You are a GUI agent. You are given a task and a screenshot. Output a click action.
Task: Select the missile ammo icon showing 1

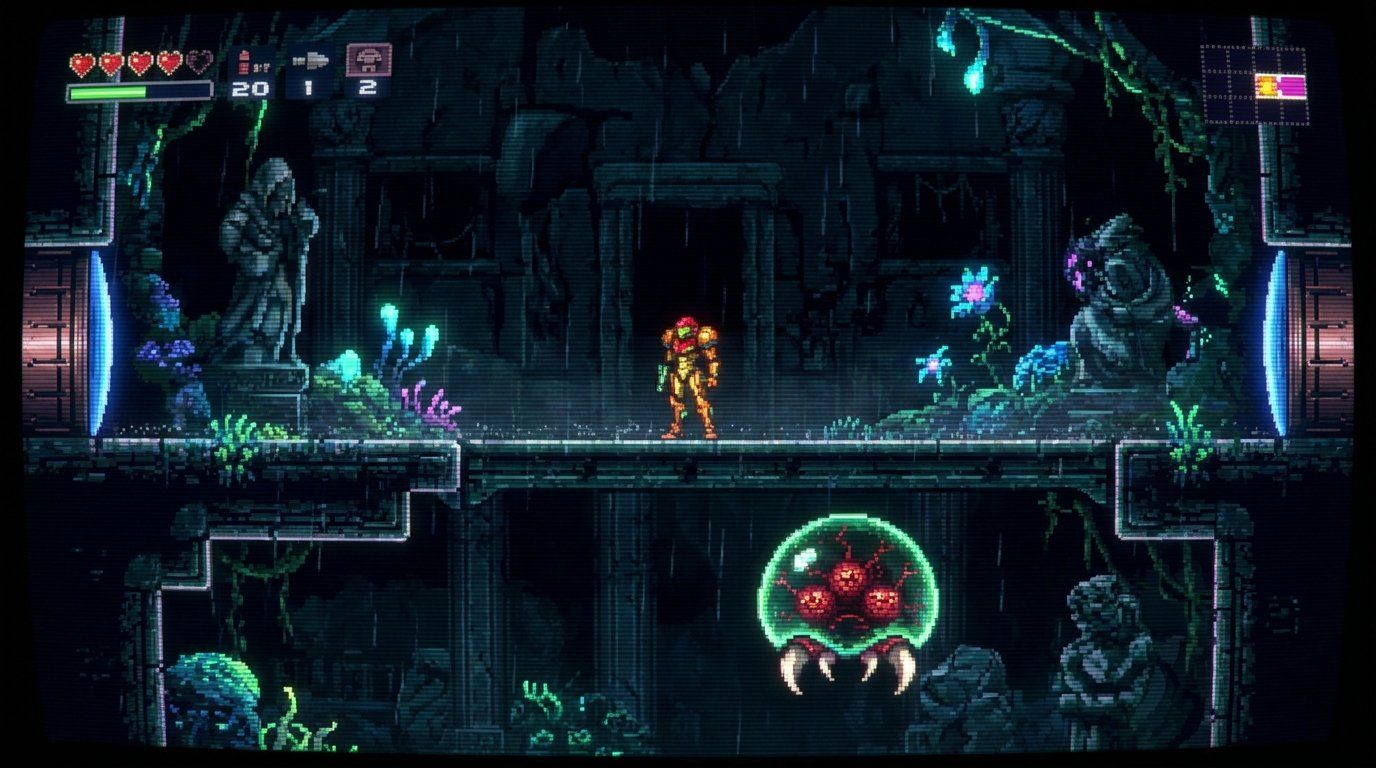[310, 90]
